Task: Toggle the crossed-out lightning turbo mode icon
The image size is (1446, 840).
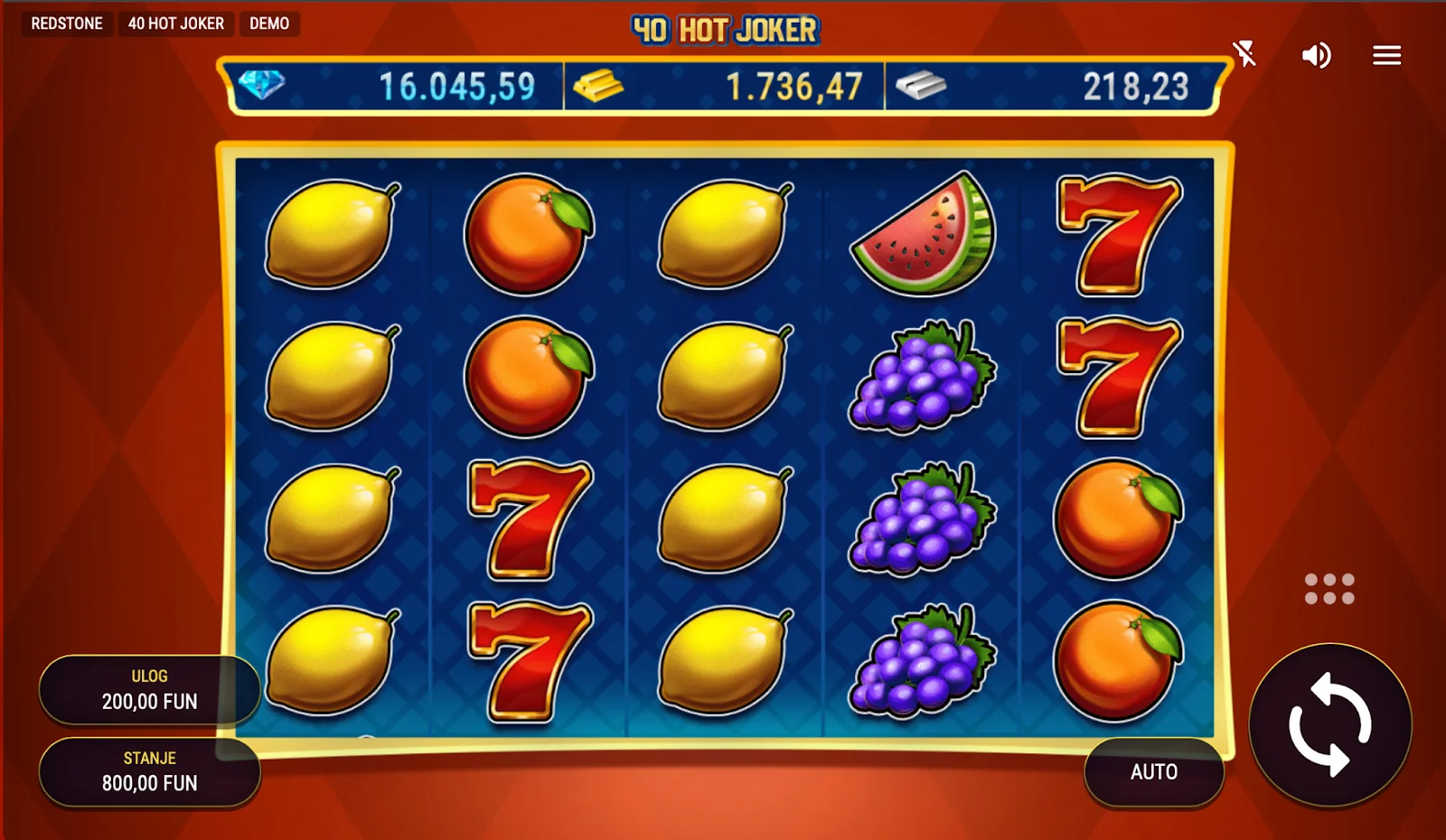Action: [1245, 54]
